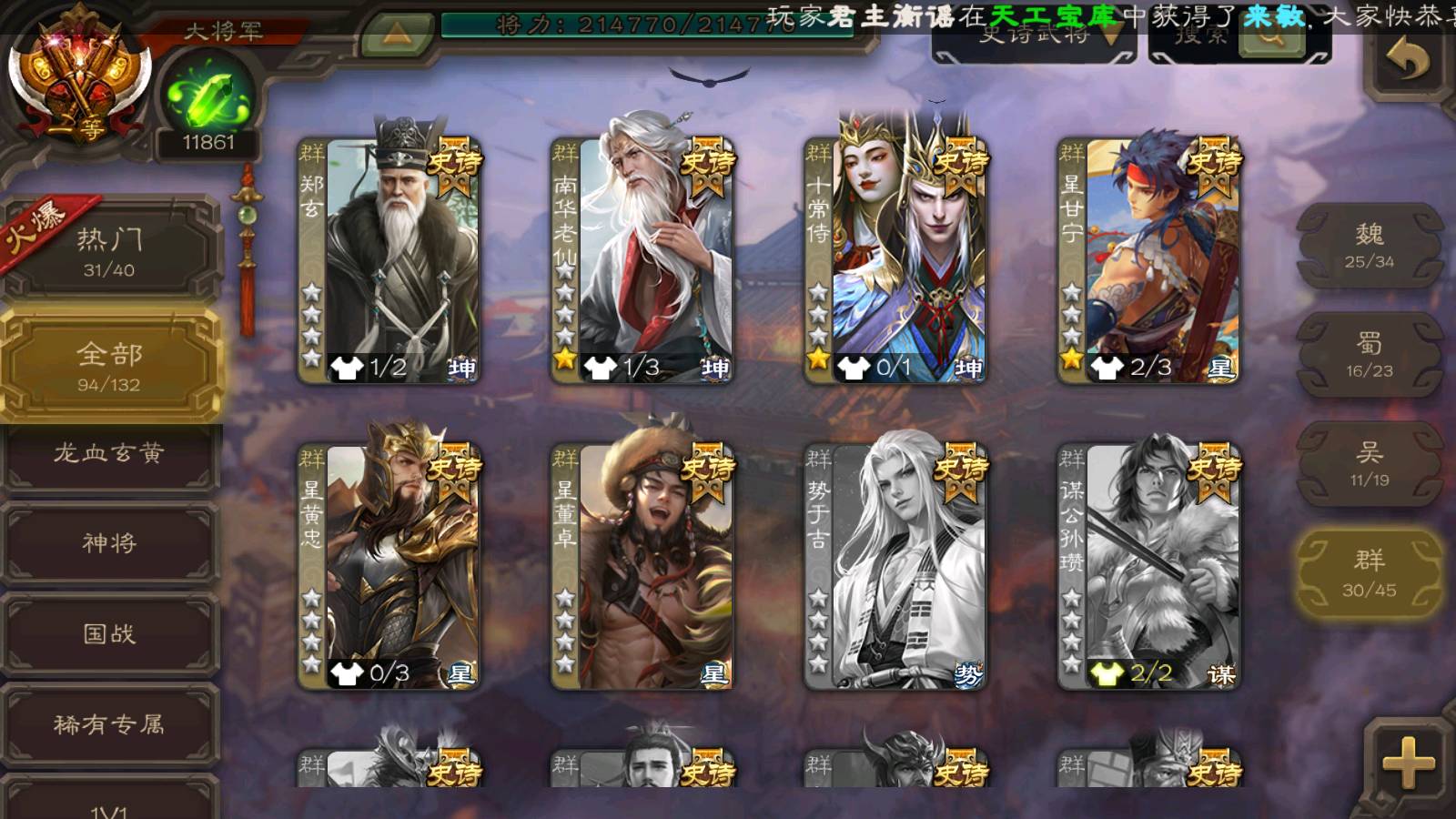Select the 全部 all heroes tab
This screenshot has width=1456, height=819.
point(109,365)
